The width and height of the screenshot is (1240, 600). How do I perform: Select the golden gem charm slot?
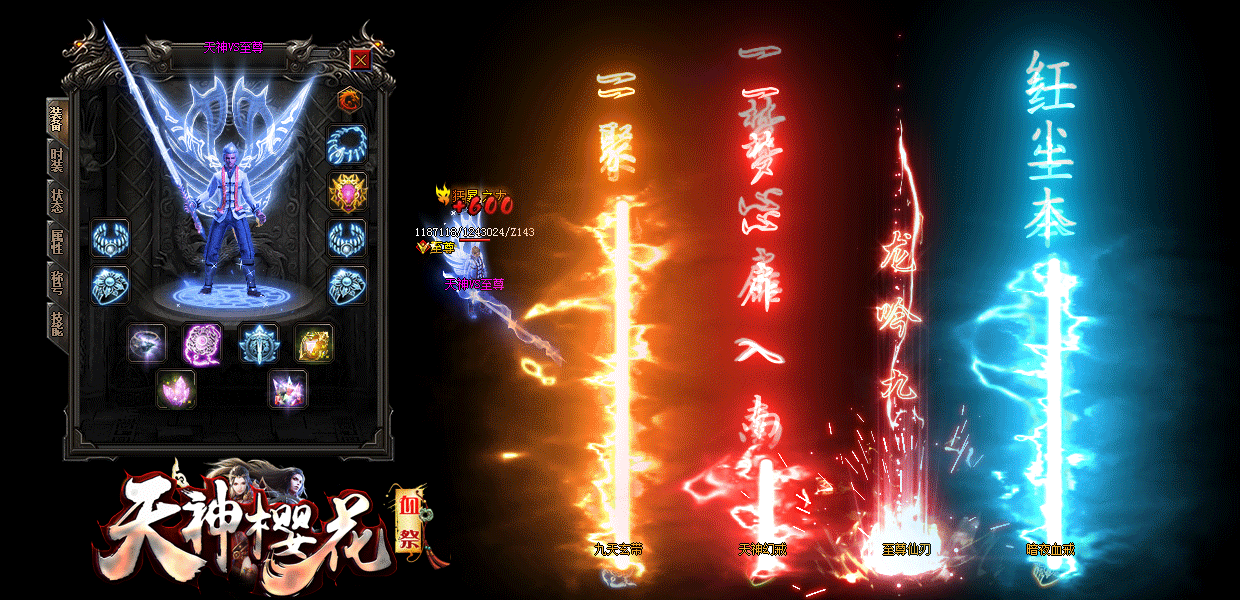313,343
